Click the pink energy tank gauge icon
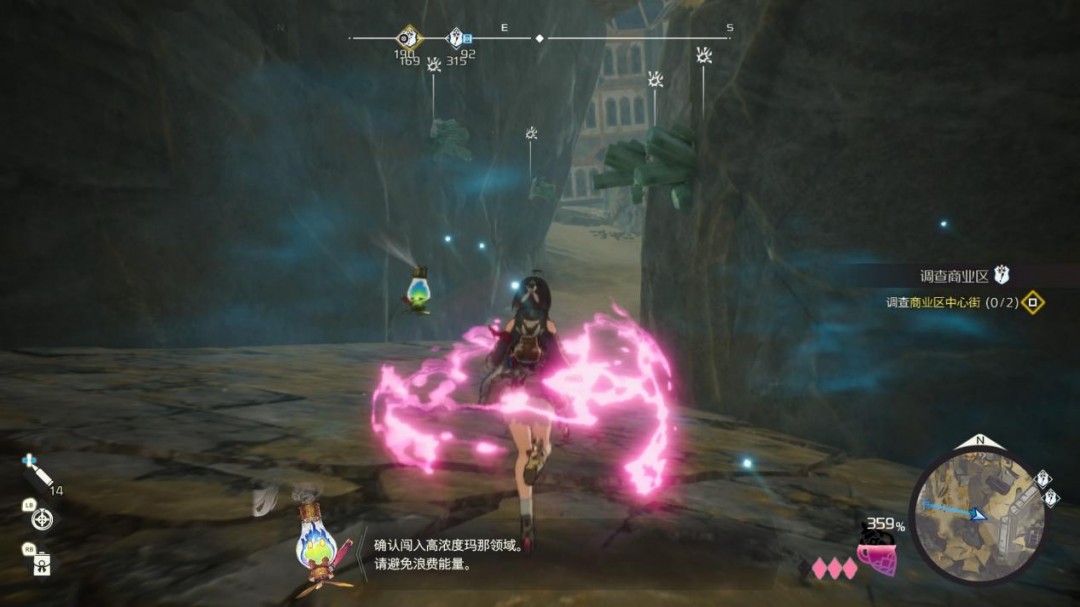 877,555
